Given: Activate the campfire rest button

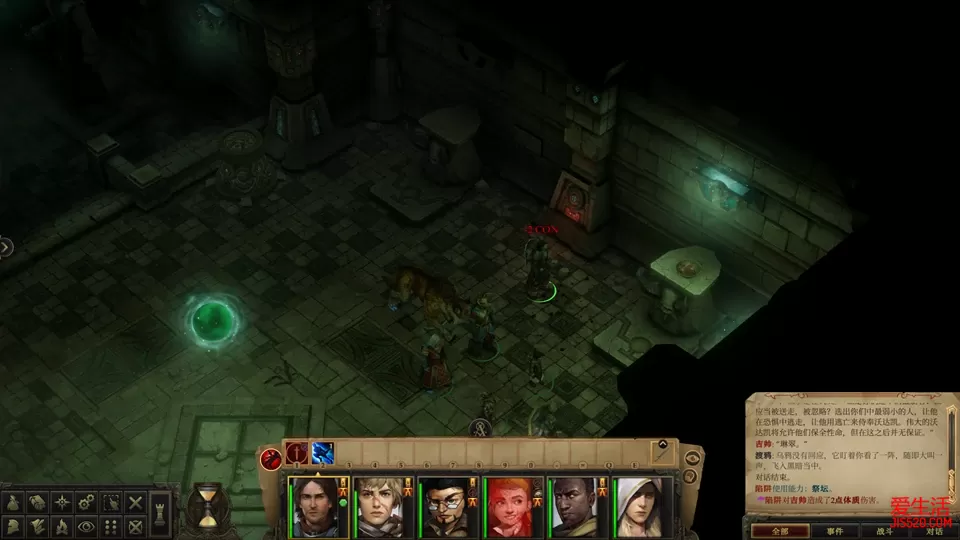Looking at the screenshot, I should coord(62,525).
